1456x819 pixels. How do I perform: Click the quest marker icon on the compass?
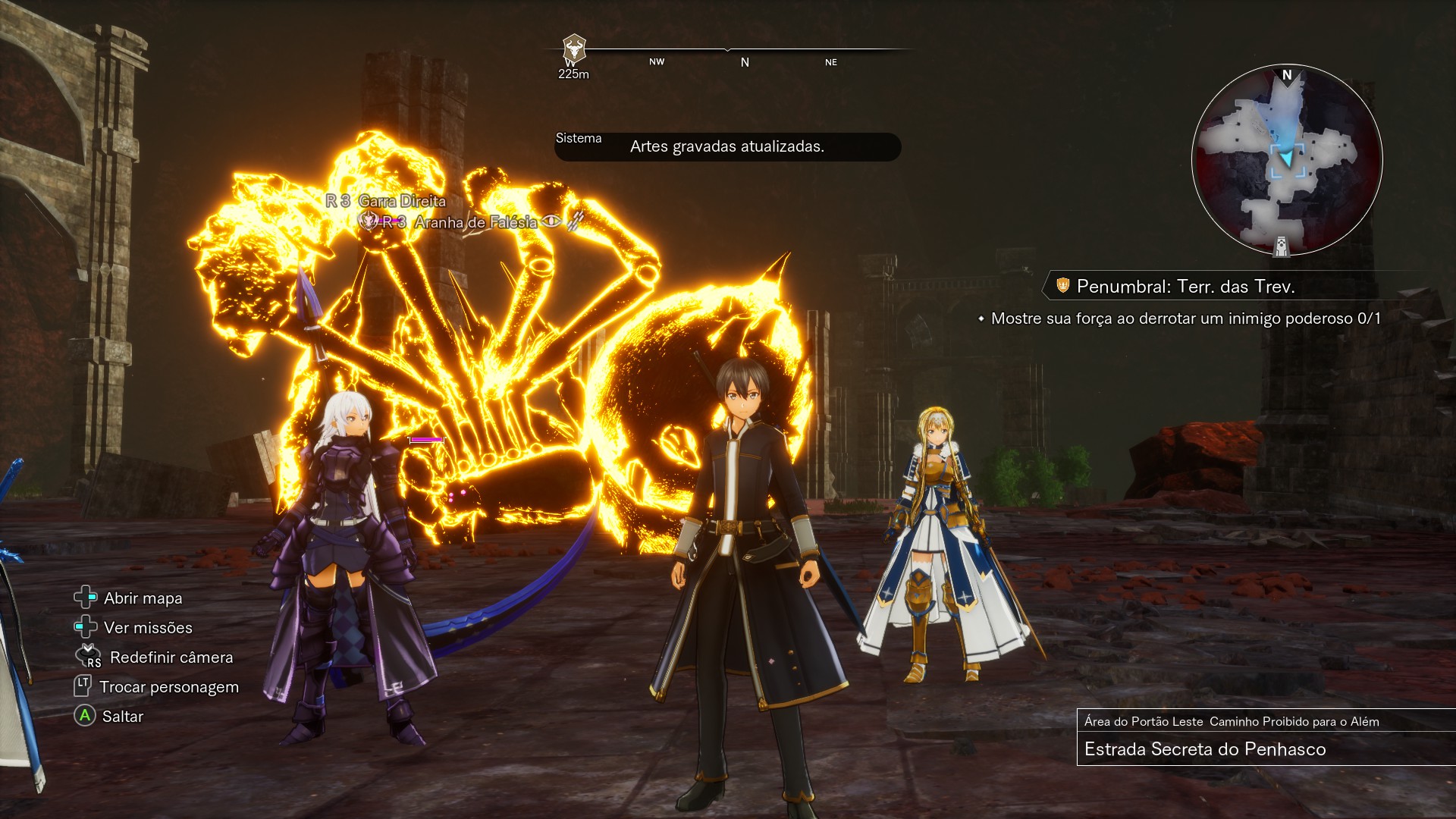coord(574,50)
